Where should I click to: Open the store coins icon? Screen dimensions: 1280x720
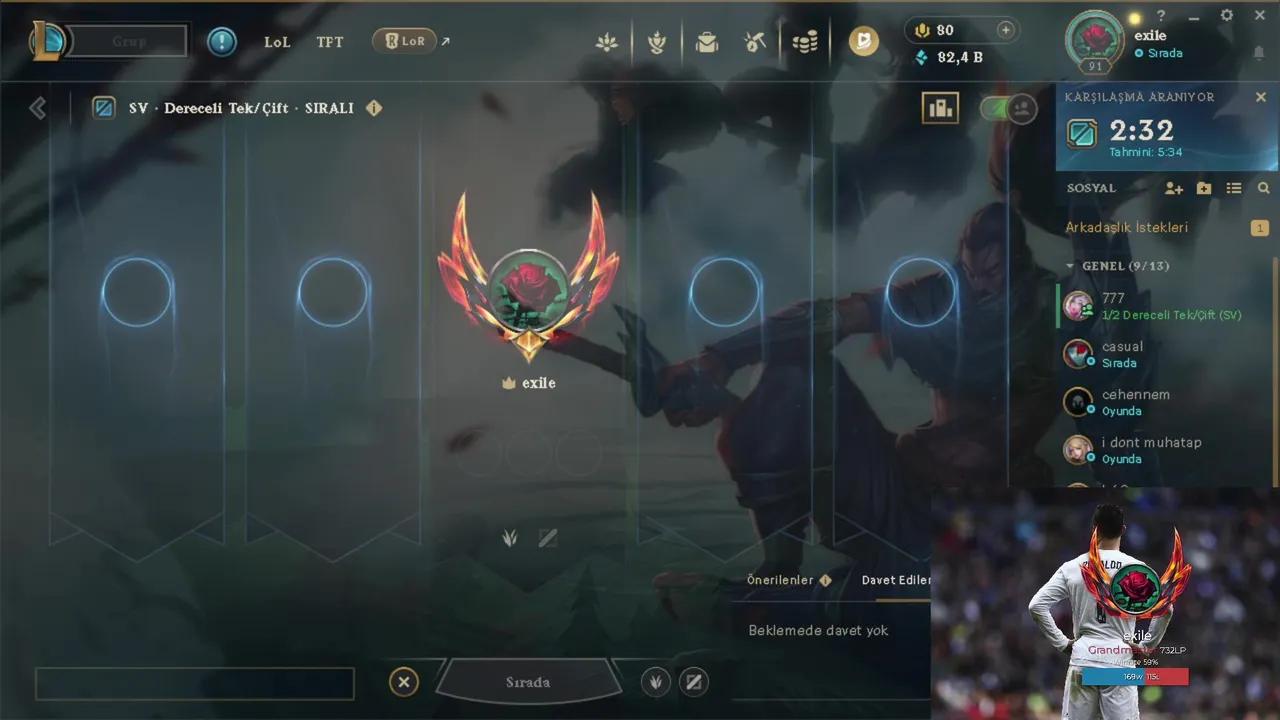tap(805, 41)
